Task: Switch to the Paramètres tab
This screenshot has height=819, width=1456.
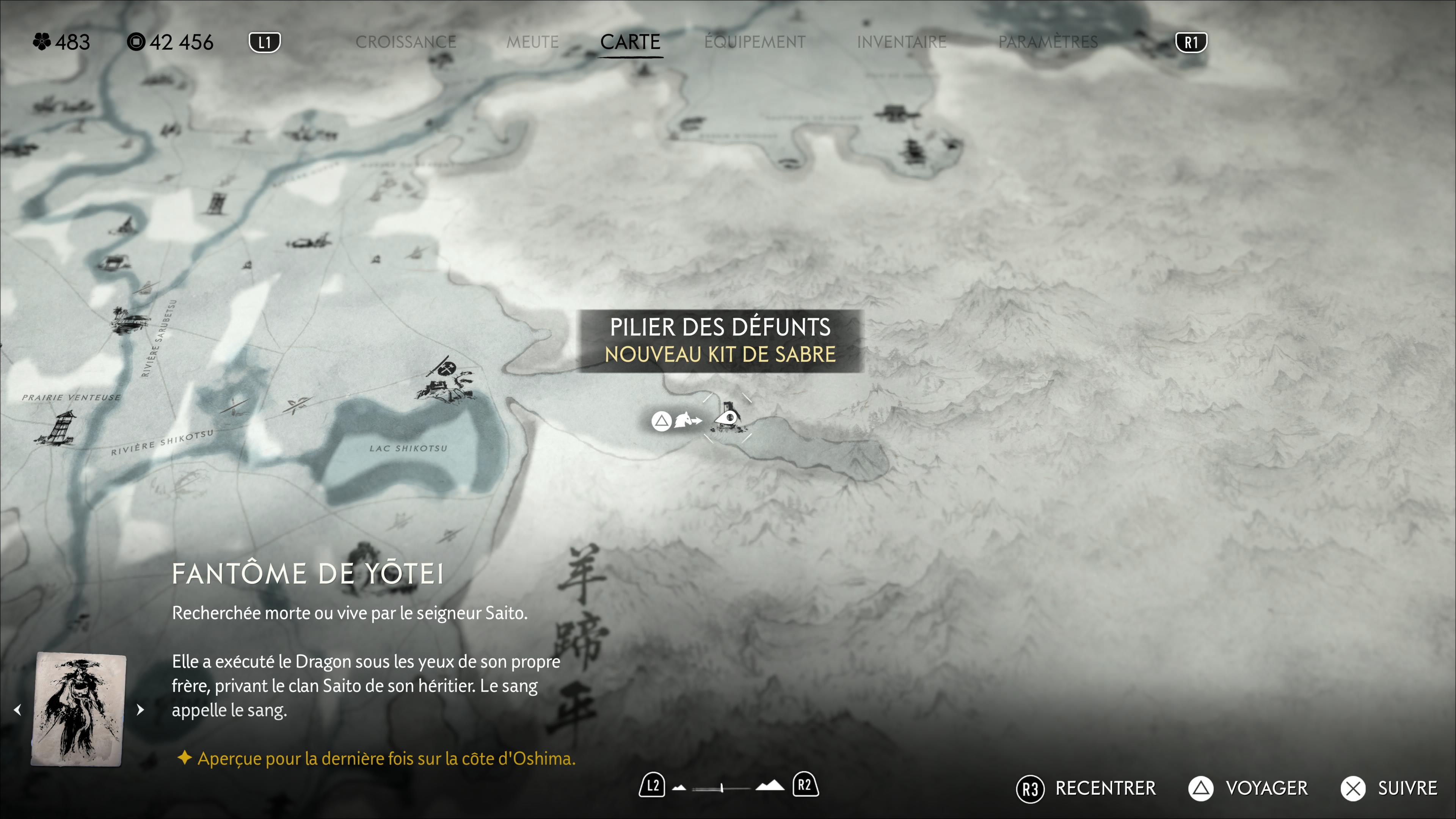Action: 1048,42
